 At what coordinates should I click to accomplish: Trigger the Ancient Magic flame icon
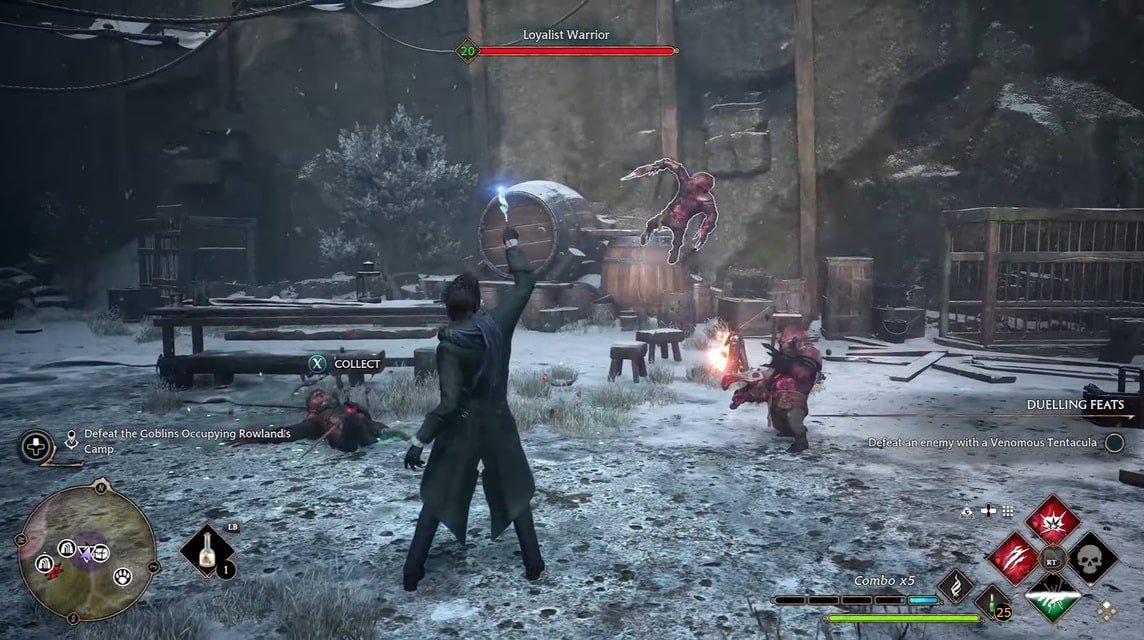click(955, 587)
